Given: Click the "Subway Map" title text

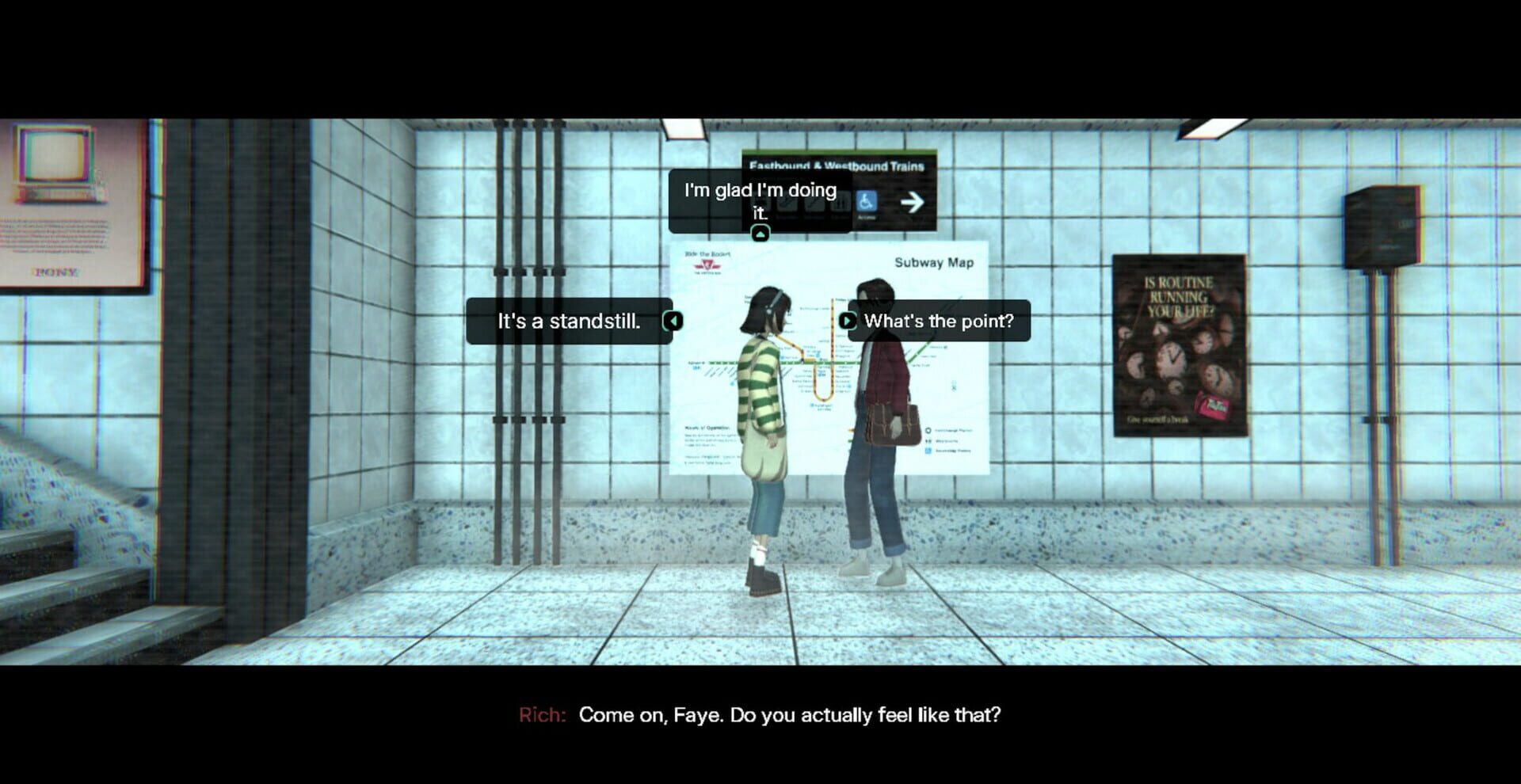Looking at the screenshot, I should pyautogui.click(x=933, y=264).
